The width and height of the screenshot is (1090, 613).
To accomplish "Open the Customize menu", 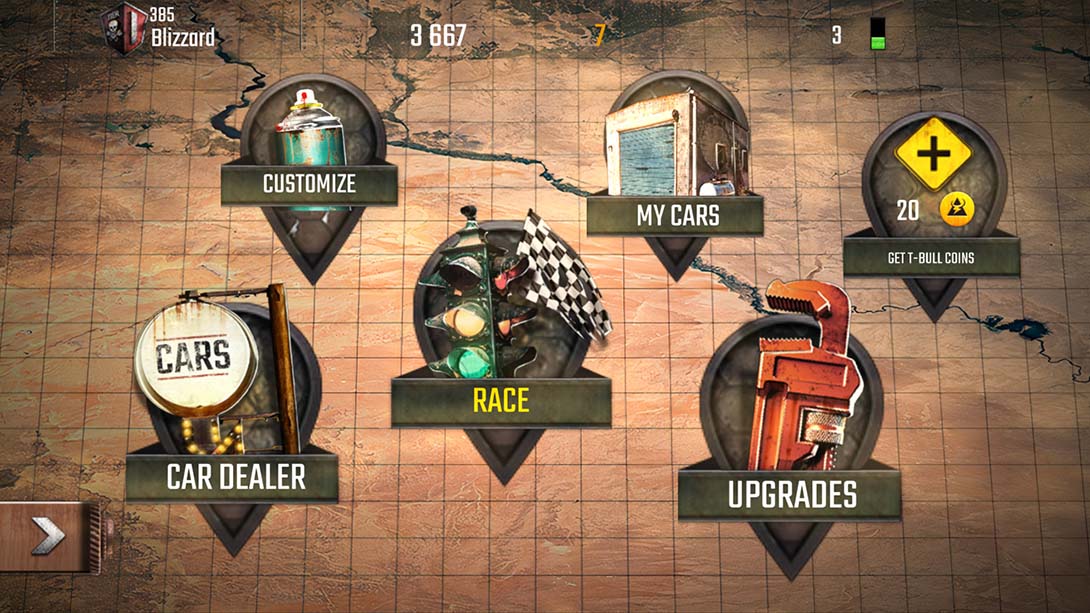I will (309, 183).
